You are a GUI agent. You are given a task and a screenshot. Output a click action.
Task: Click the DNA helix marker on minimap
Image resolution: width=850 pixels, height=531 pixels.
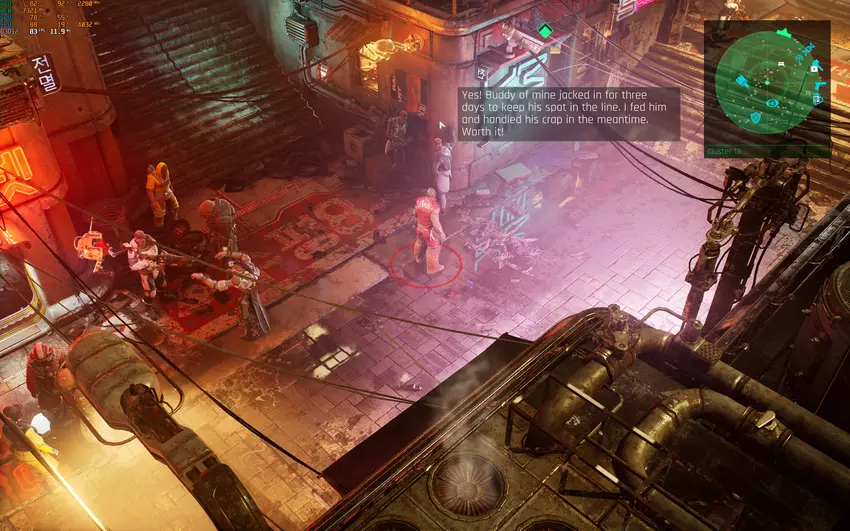point(807,48)
